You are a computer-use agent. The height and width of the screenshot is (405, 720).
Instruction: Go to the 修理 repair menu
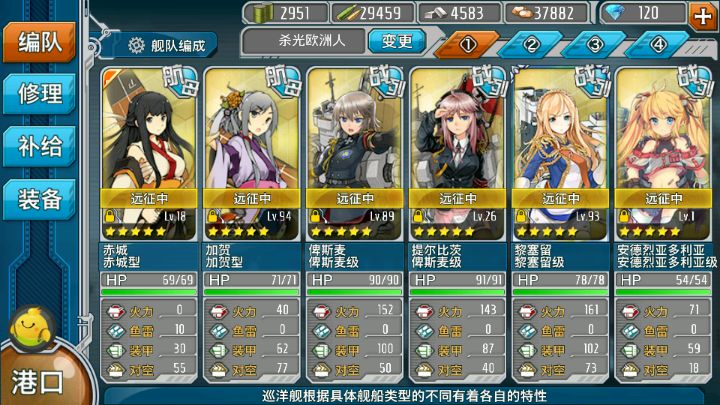(40, 94)
